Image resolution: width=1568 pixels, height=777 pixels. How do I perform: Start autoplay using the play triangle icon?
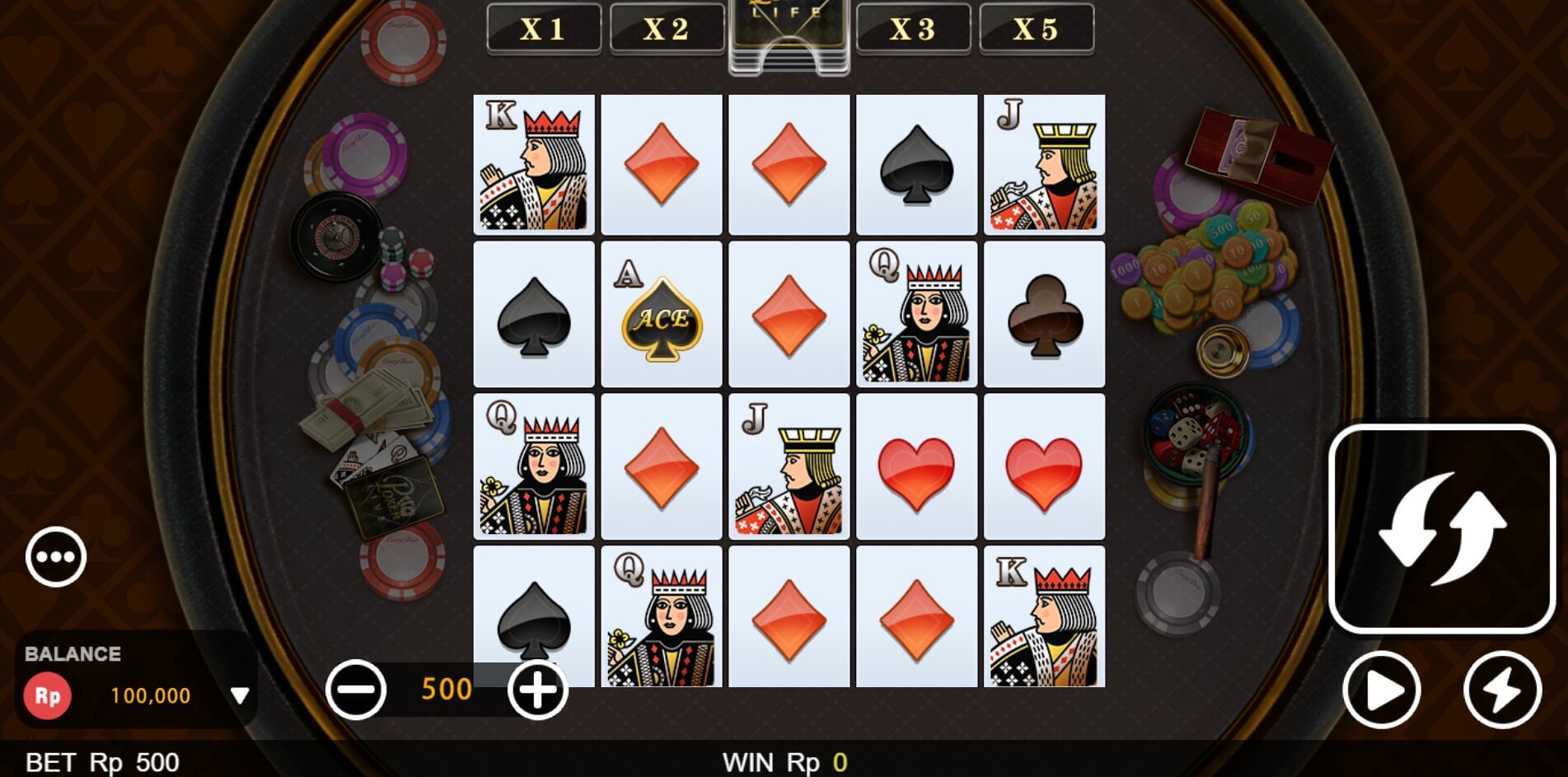pyautogui.click(x=1380, y=691)
